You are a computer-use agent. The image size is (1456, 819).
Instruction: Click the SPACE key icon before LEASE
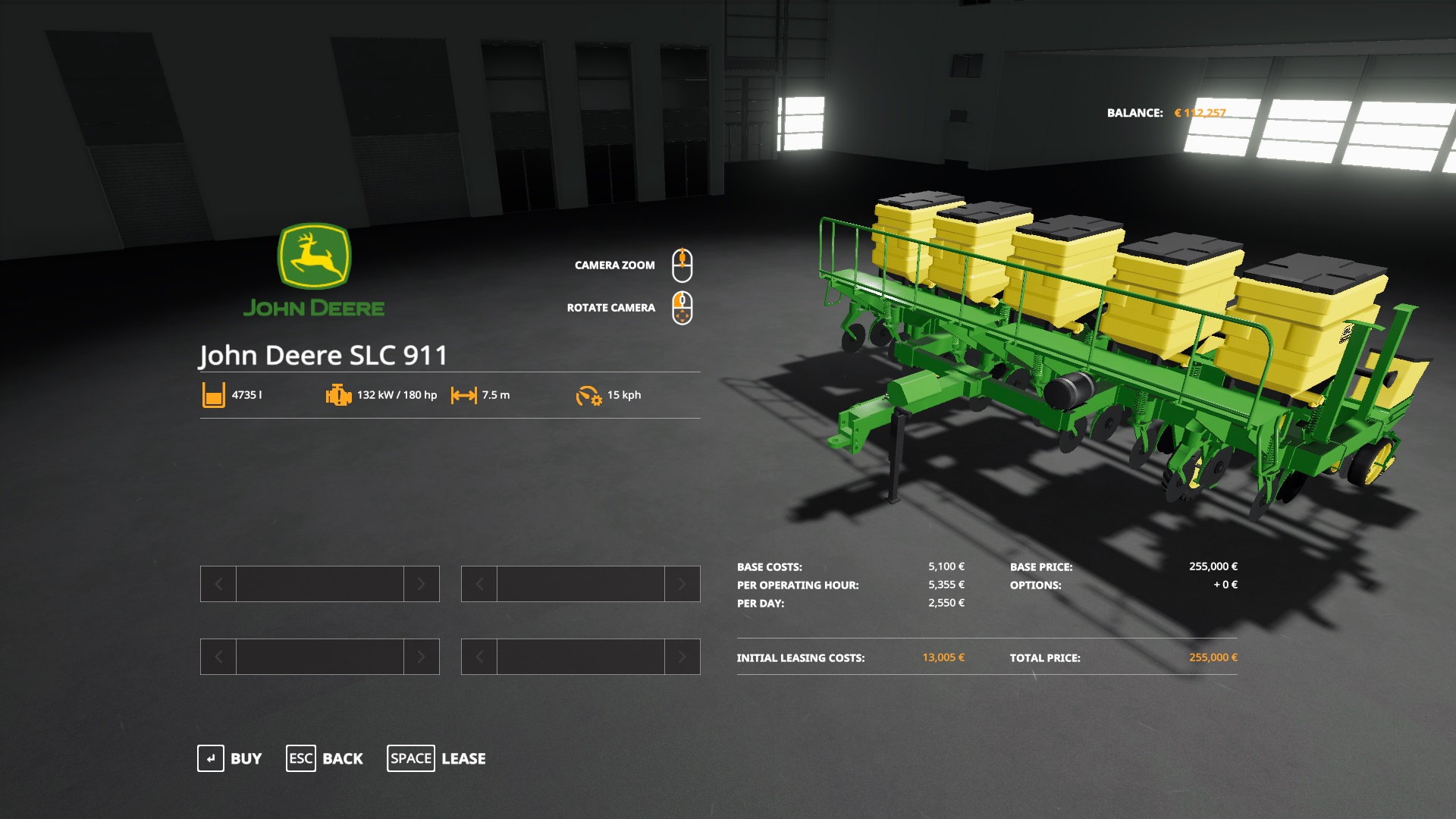point(410,758)
